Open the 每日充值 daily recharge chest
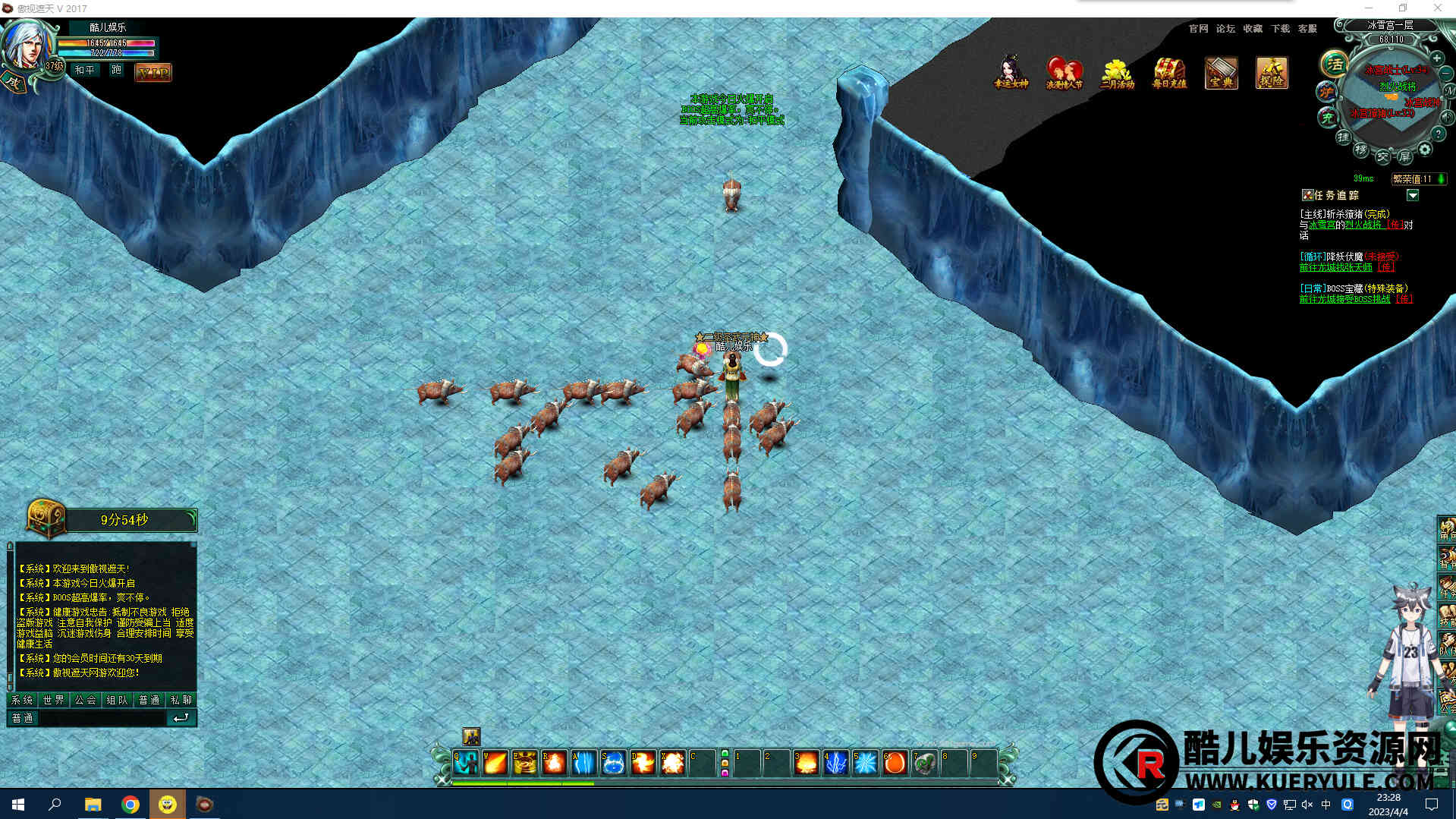 click(1169, 73)
